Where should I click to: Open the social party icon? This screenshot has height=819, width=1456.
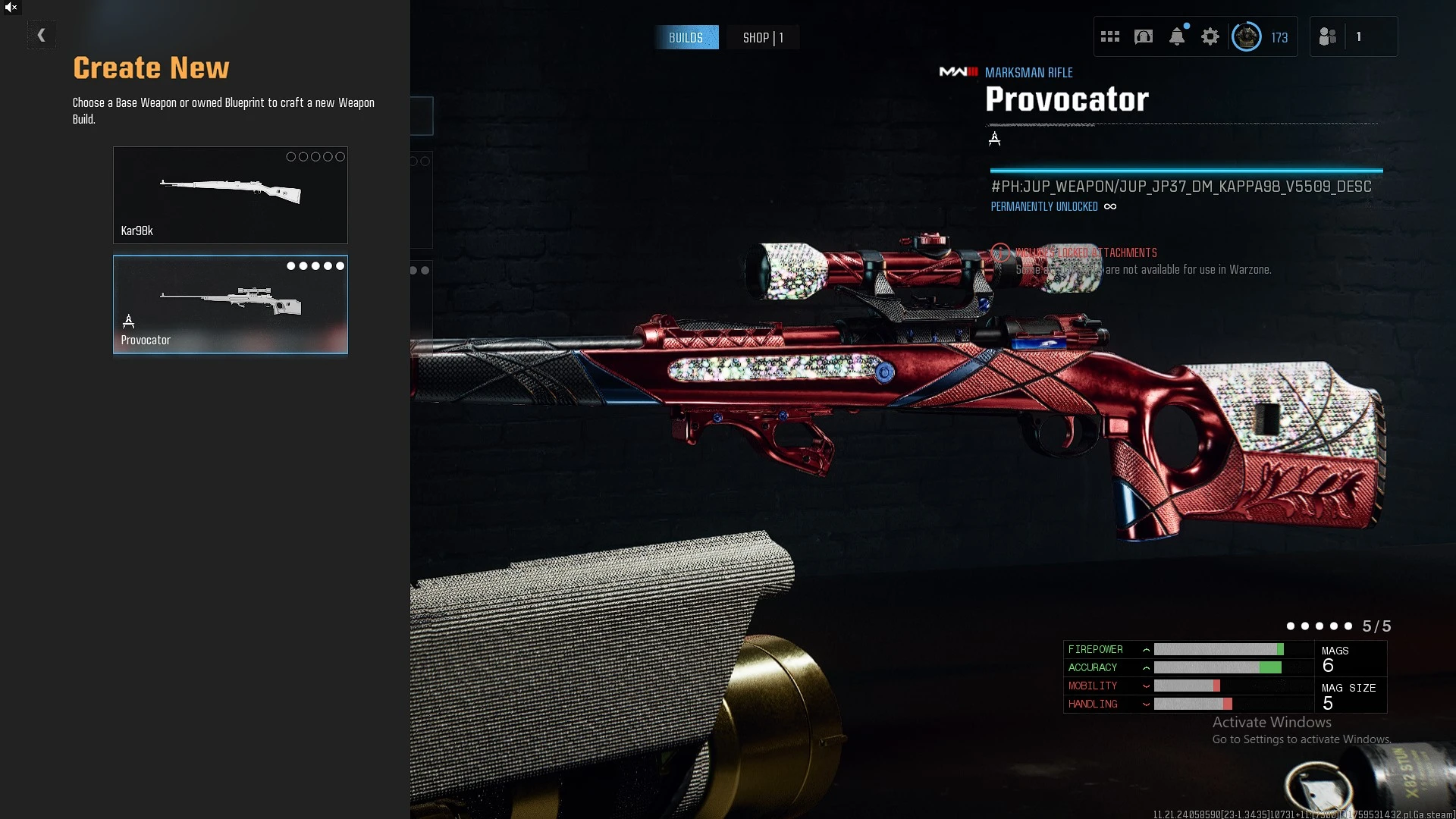tap(1327, 36)
